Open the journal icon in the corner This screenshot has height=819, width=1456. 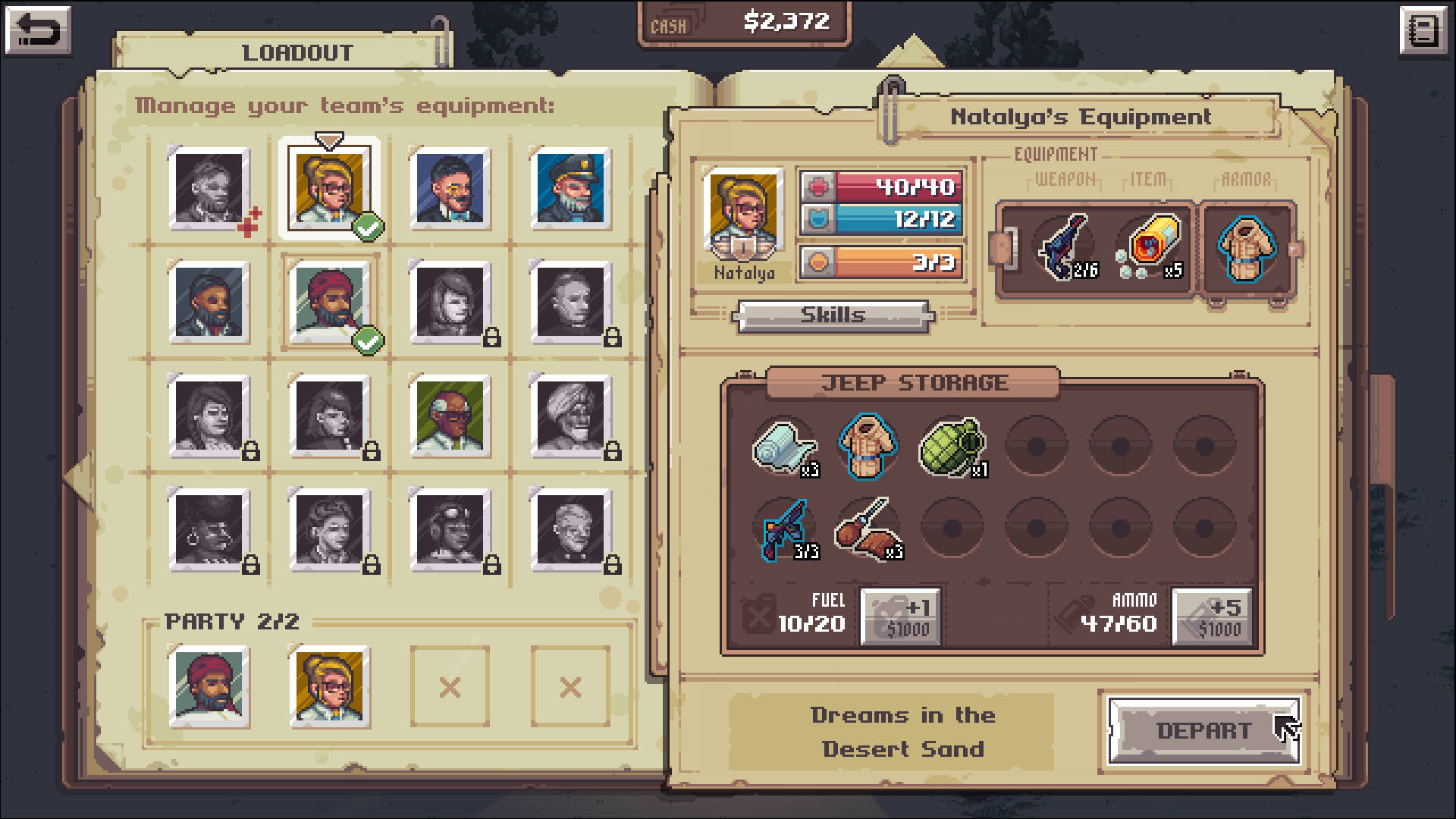click(1423, 31)
